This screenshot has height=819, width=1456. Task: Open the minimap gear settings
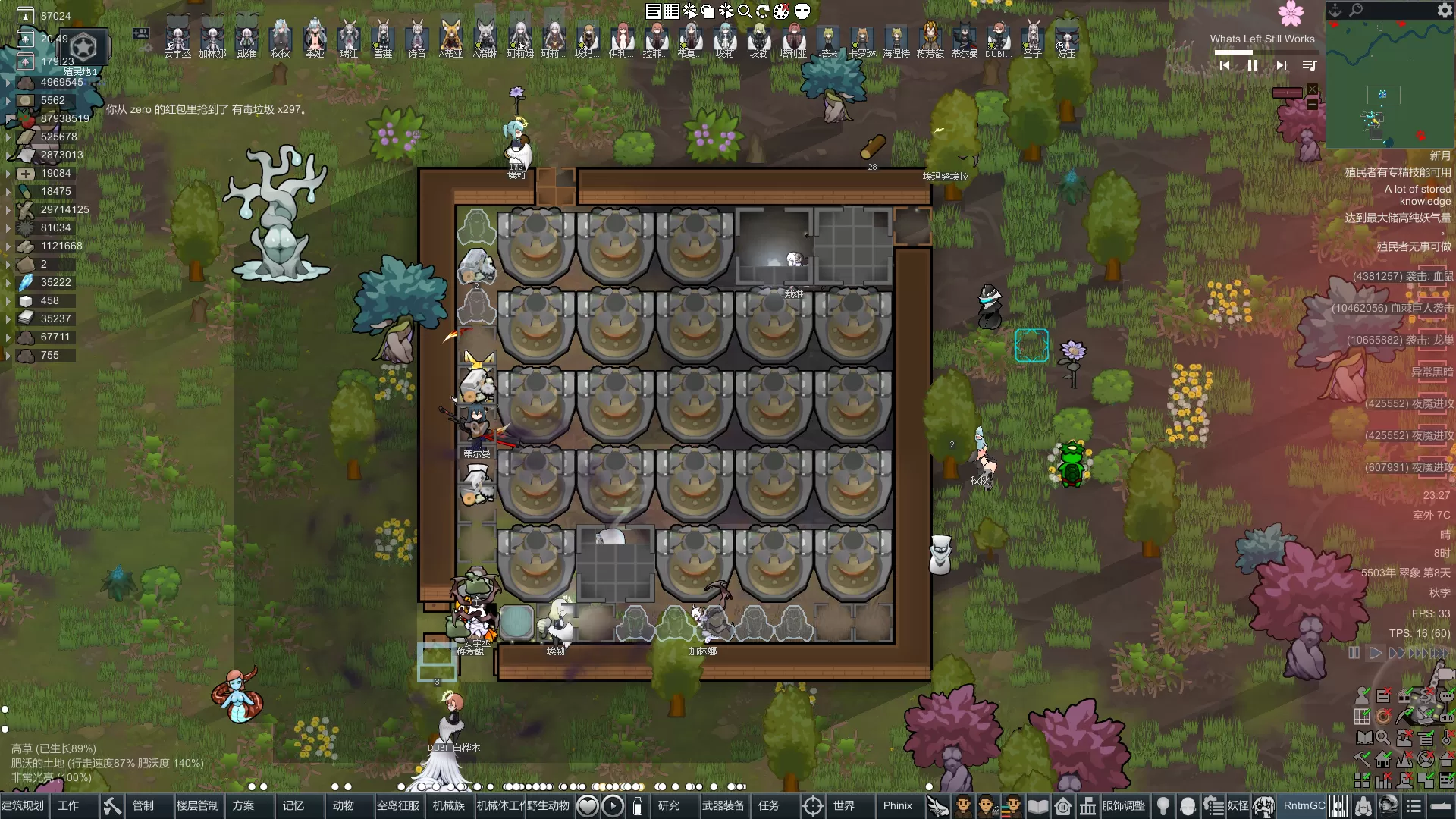1445,10
